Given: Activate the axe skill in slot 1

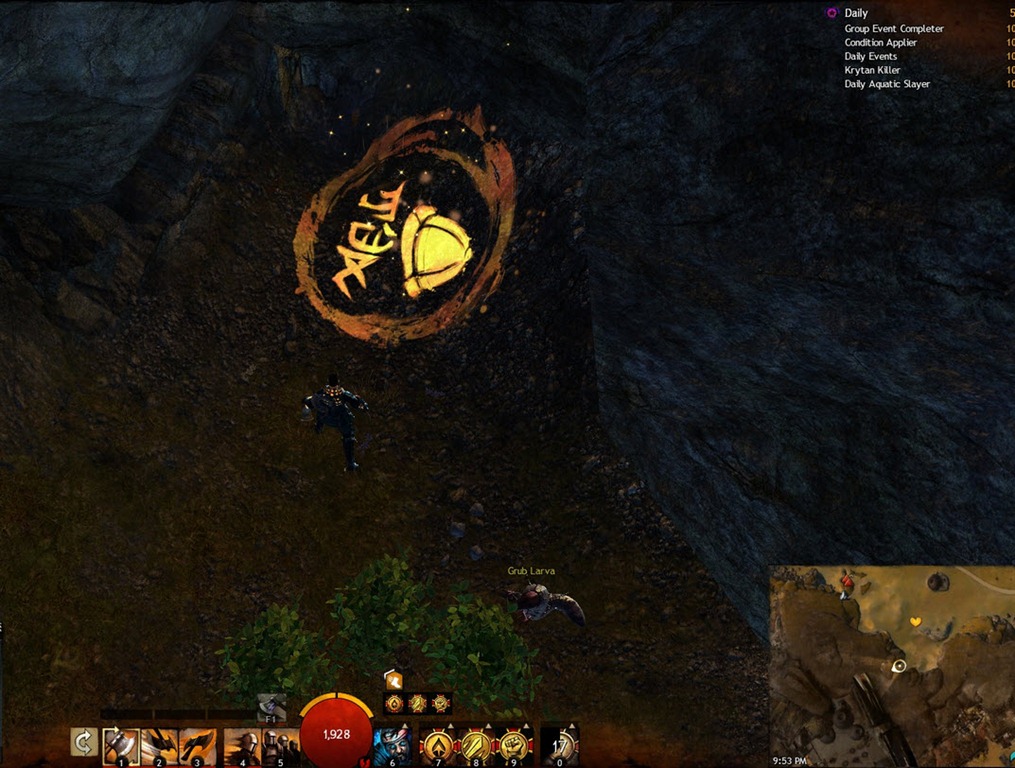Looking at the screenshot, I should click(x=121, y=745).
